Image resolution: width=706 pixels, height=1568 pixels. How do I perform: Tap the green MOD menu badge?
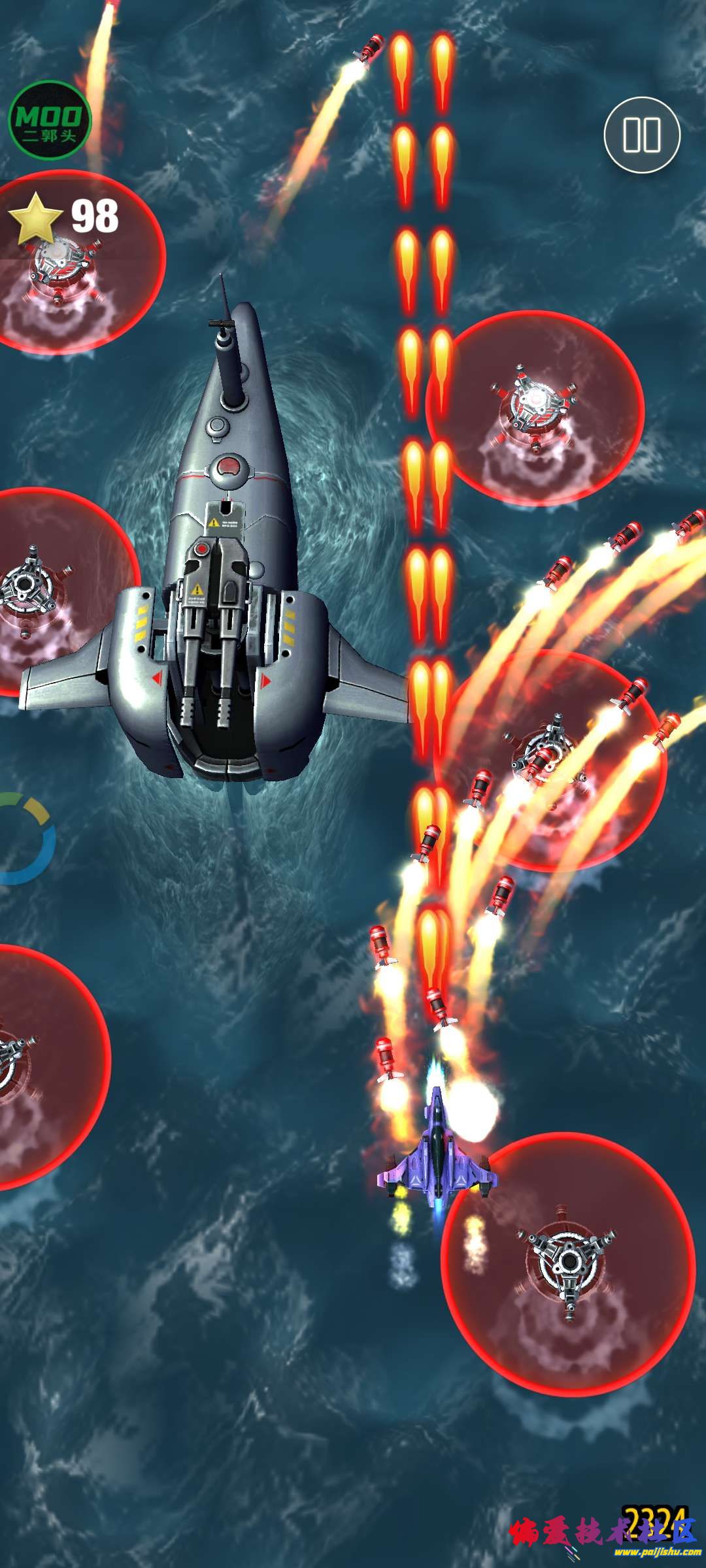pyautogui.click(x=50, y=121)
